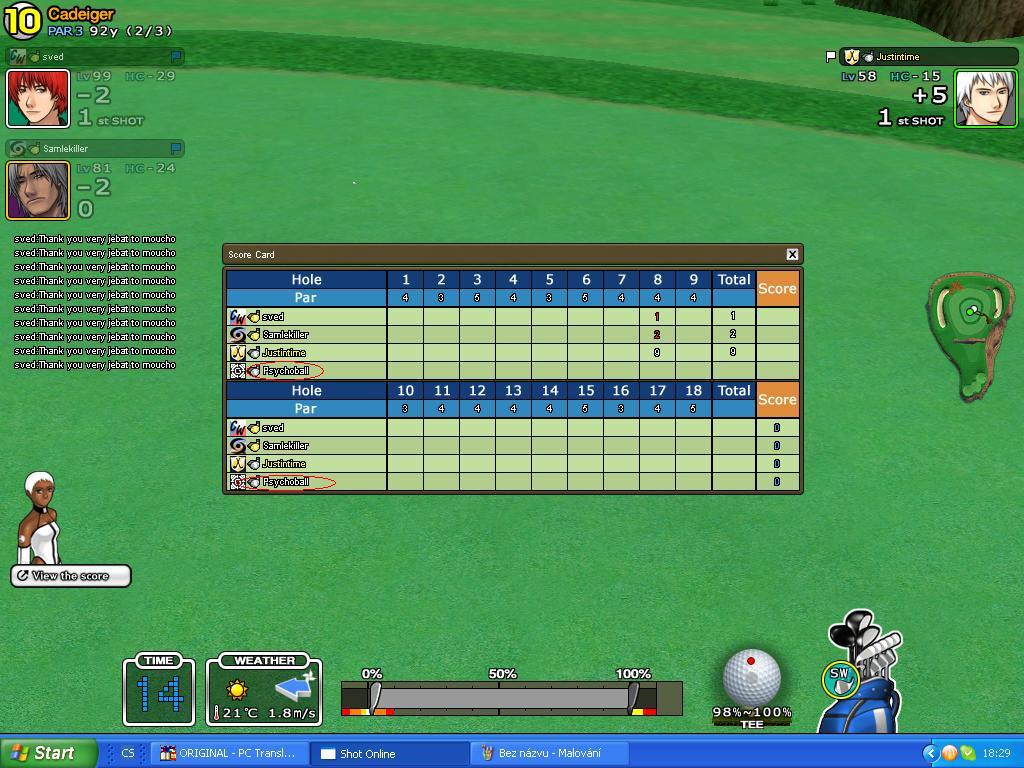
Task: Select Psychoball's row in the front nine scorecard
Action: pyautogui.click(x=287, y=371)
